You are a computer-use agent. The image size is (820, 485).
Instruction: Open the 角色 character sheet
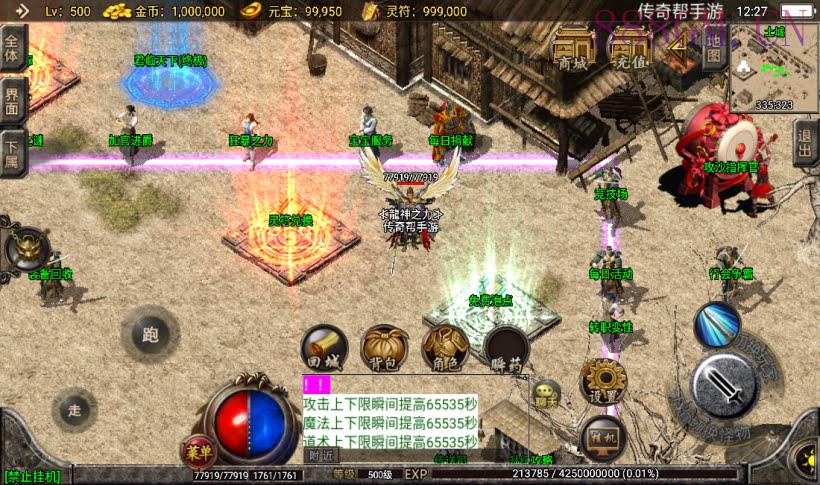pyautogui.click(x=446, y=348)
